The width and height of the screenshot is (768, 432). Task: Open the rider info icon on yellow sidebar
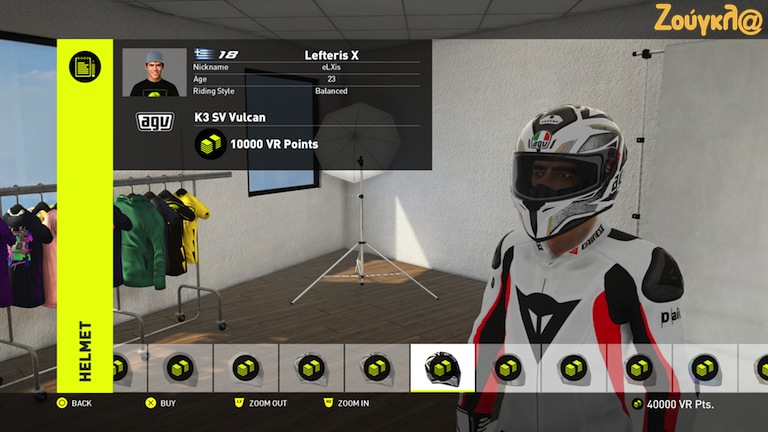pos(85,67)
